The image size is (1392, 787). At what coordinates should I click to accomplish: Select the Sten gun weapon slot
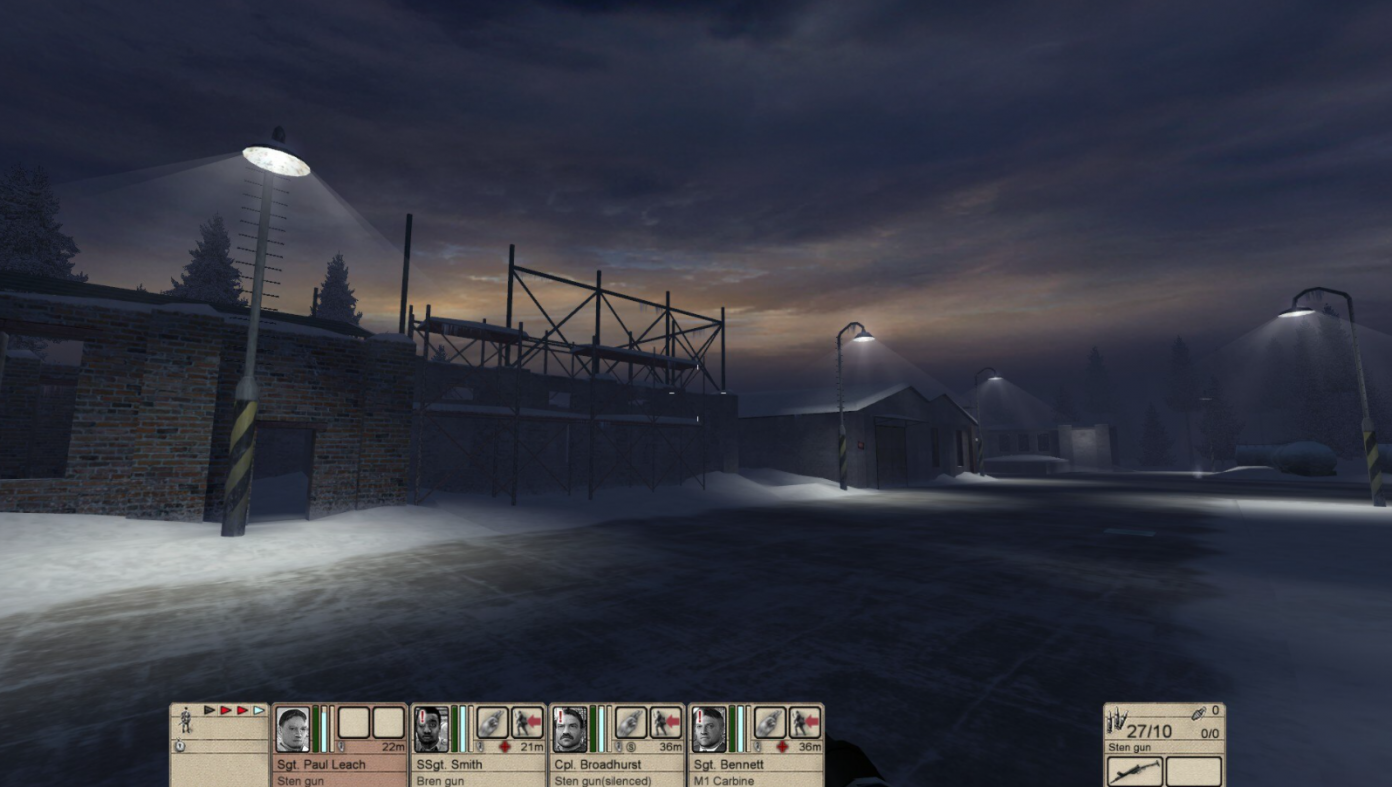point(1135,771)
